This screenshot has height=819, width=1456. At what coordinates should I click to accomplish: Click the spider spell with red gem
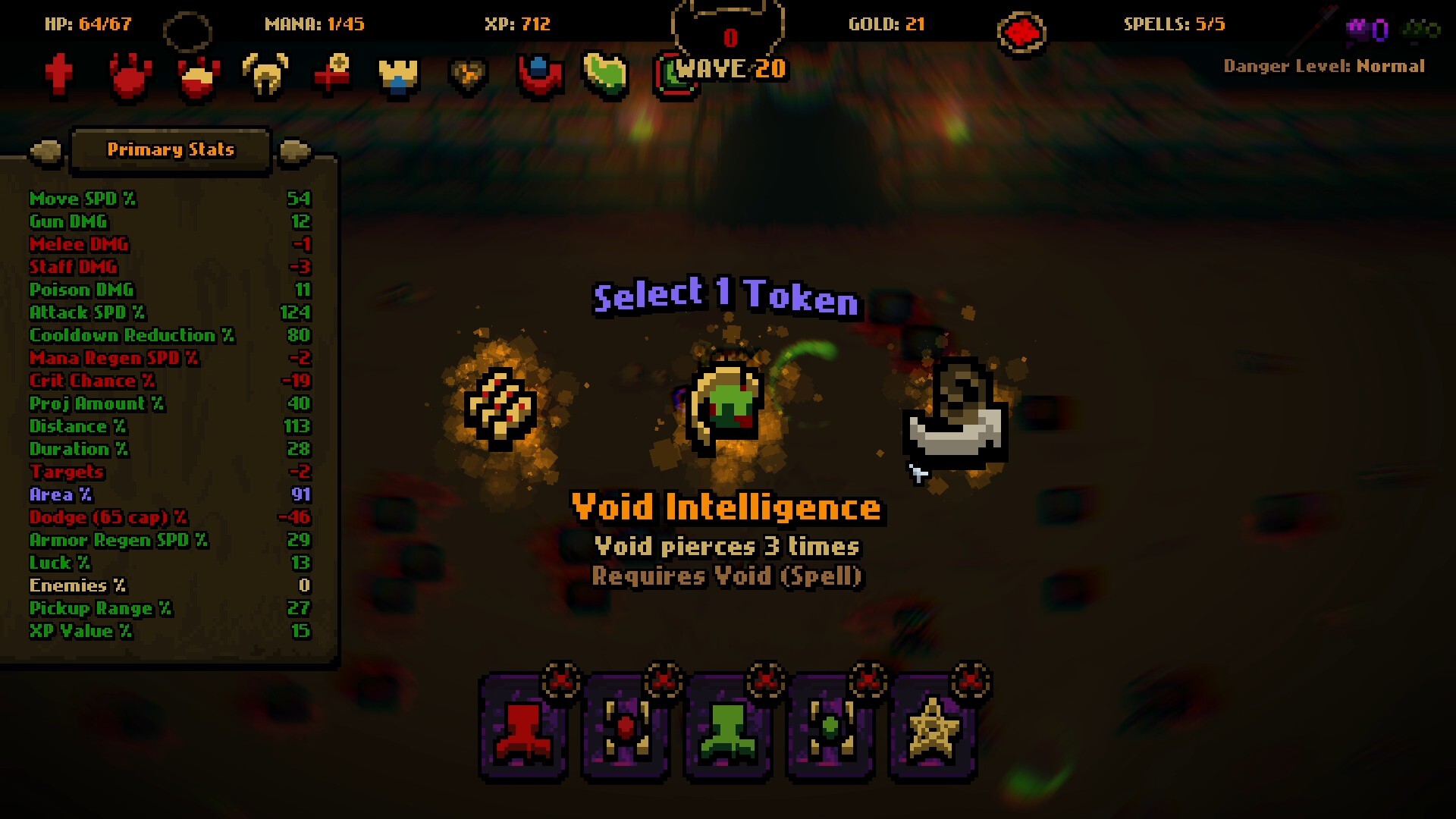626,730
